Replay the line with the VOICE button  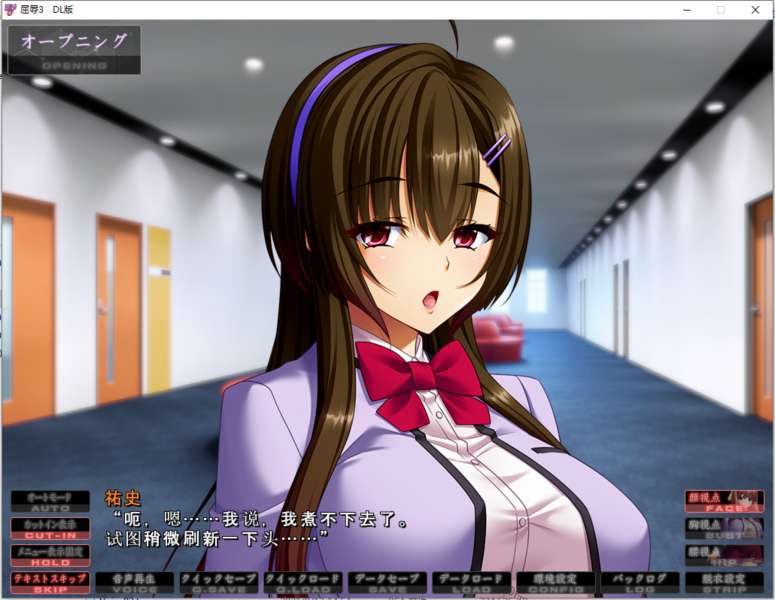(134, 582)
